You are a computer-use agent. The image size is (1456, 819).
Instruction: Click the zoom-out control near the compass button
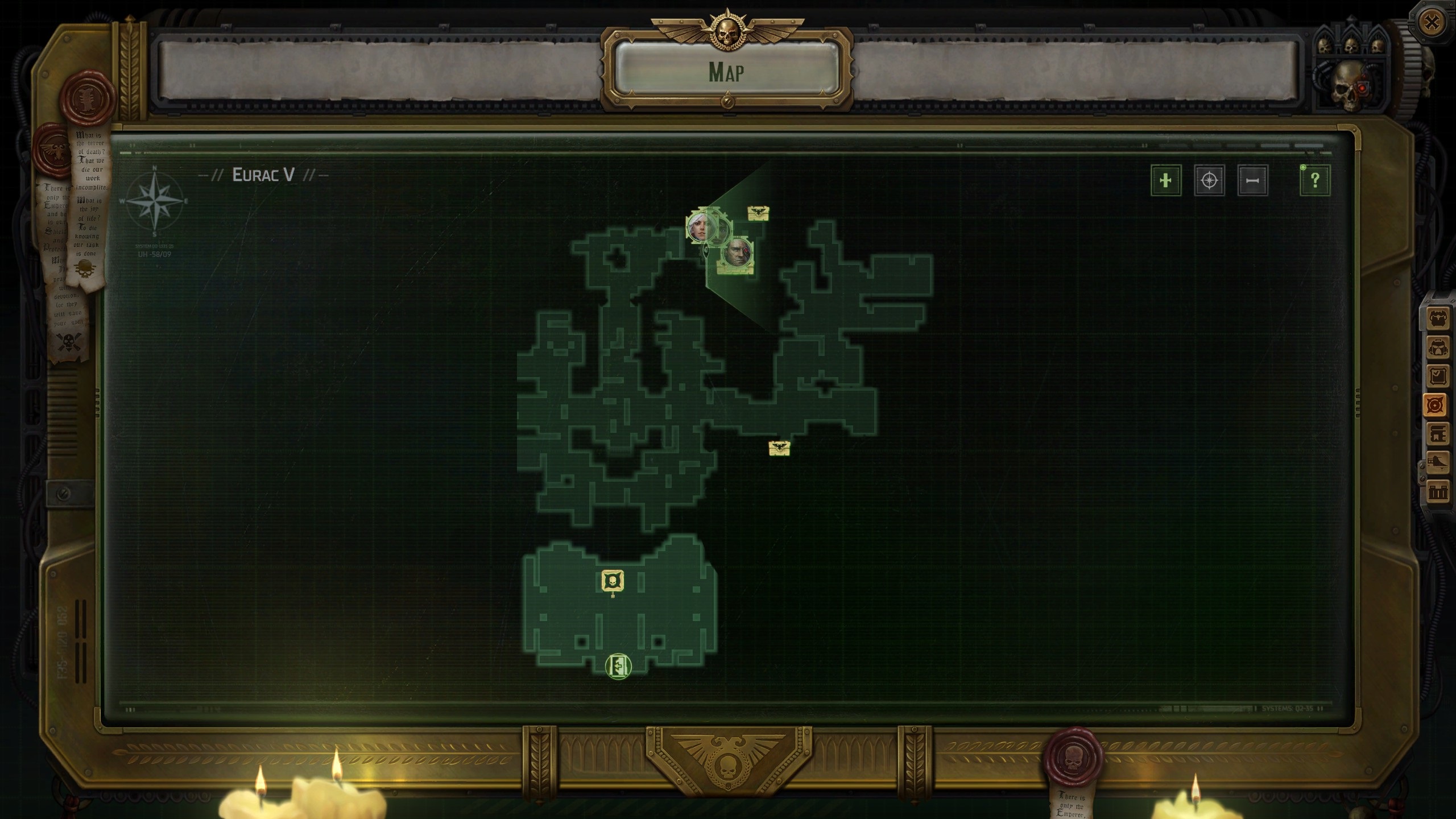click(1252, 180)
